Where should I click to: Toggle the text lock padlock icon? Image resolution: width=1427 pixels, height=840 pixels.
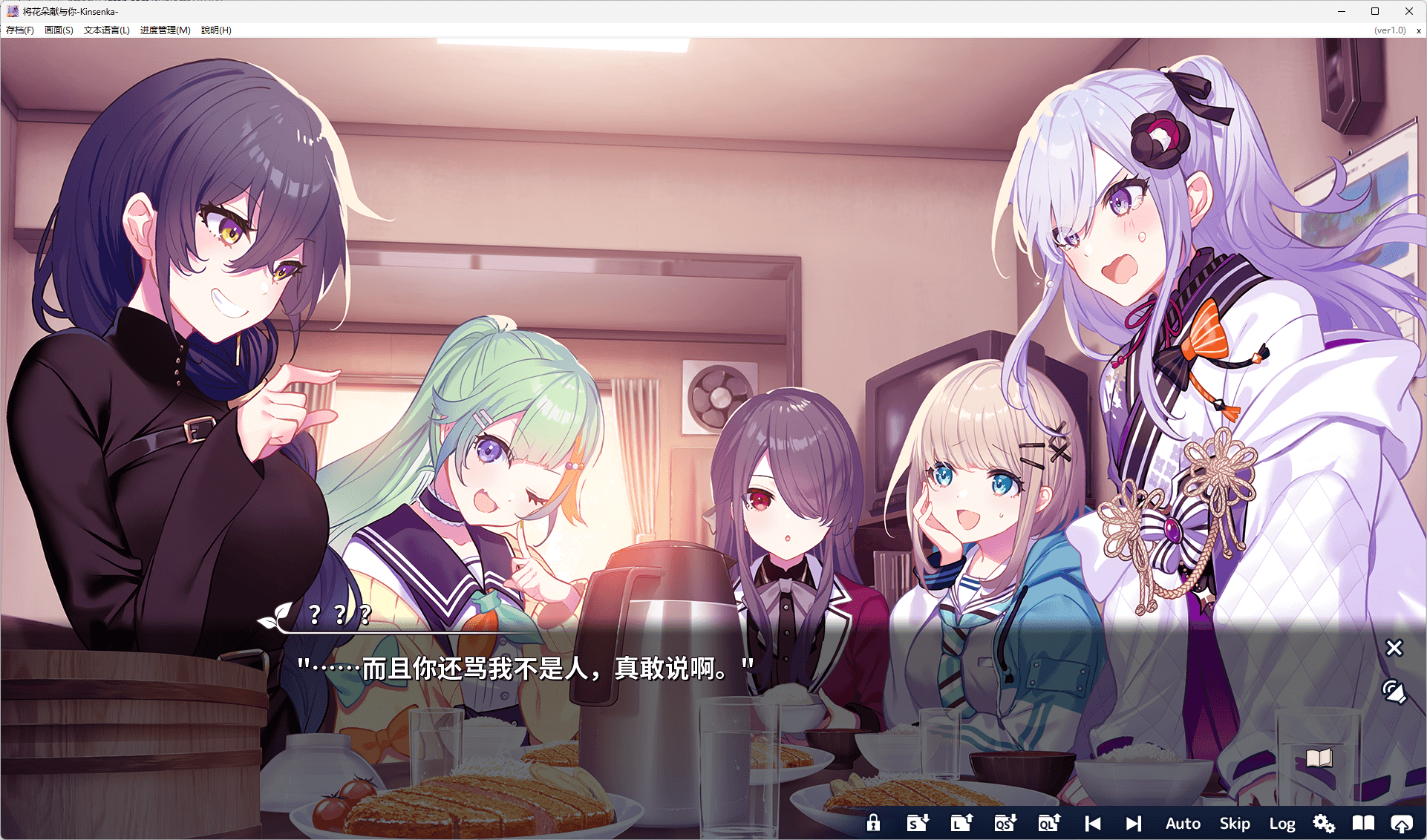pyautogui.click(x=874, y=823)
